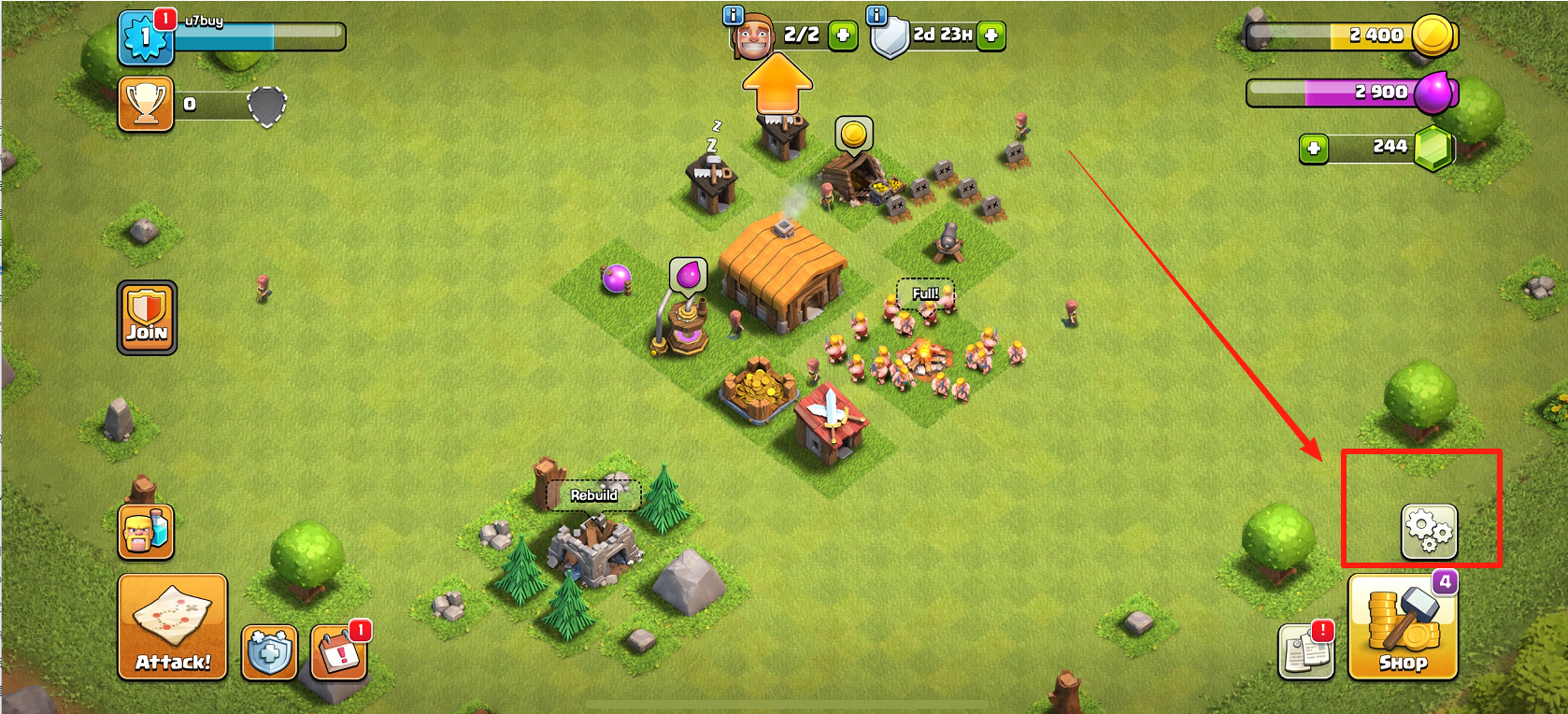Open the Settings gear button
This screenshot has width=1568, height=714.
[1429, 531]
